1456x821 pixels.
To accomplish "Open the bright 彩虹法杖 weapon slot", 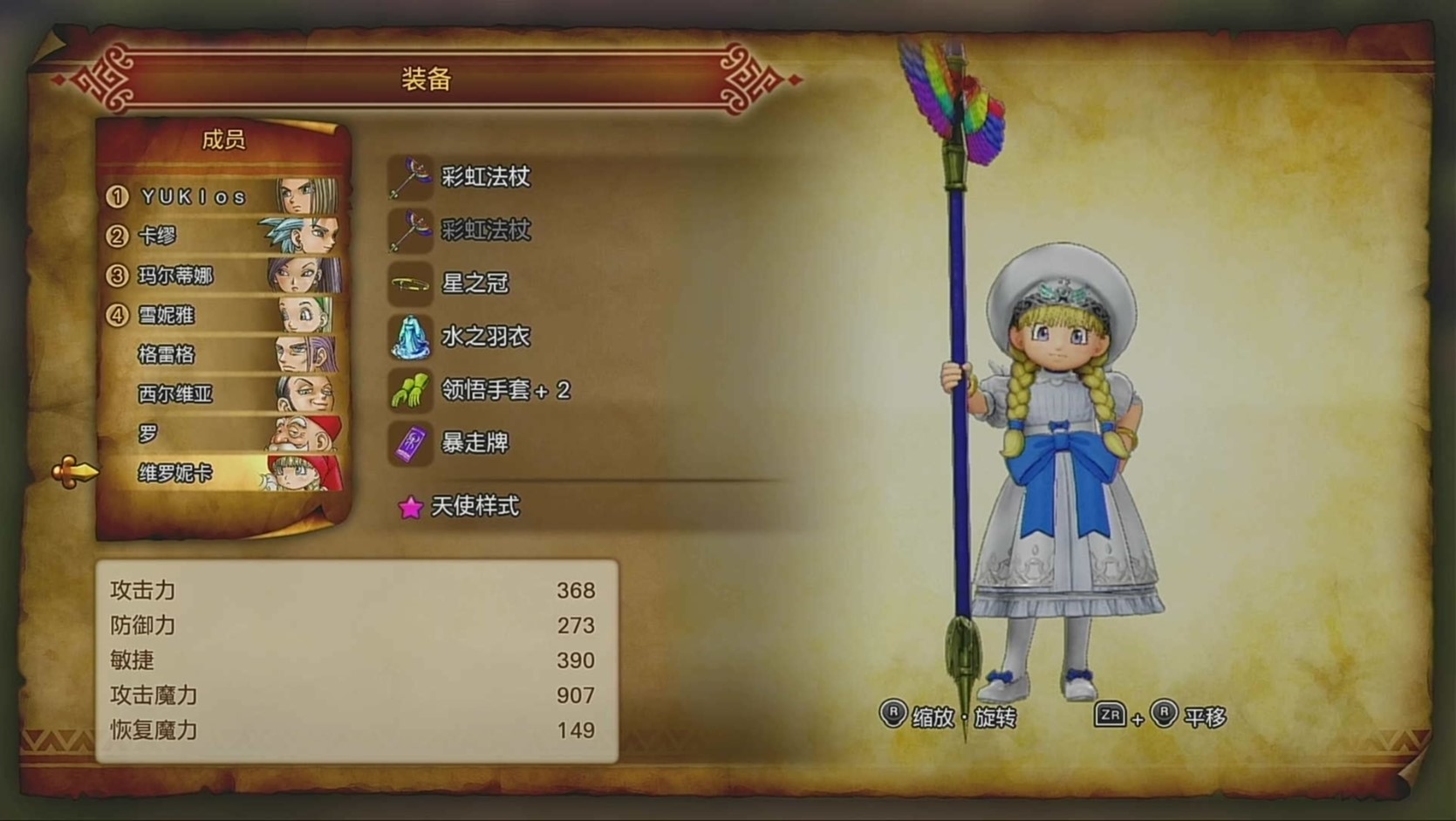I will [x=485, y=177].
